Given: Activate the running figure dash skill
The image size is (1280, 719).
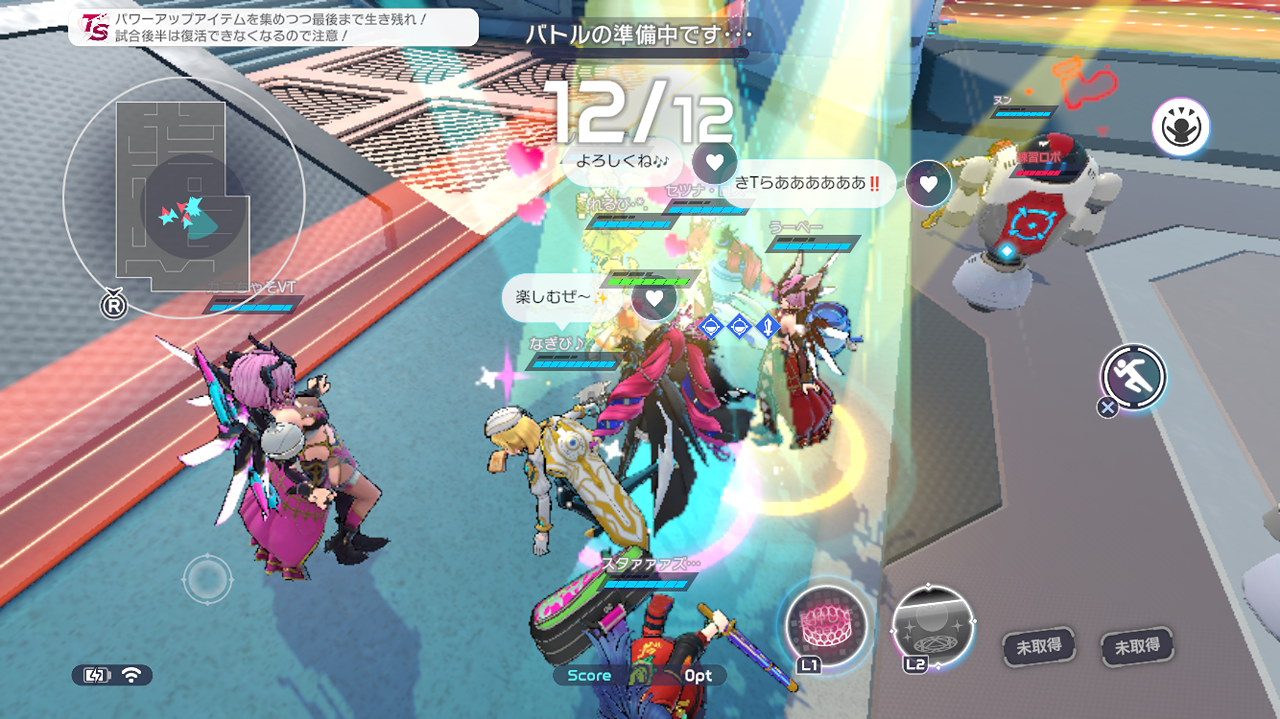Looking at the screenshot, I should coord(1134,376).
